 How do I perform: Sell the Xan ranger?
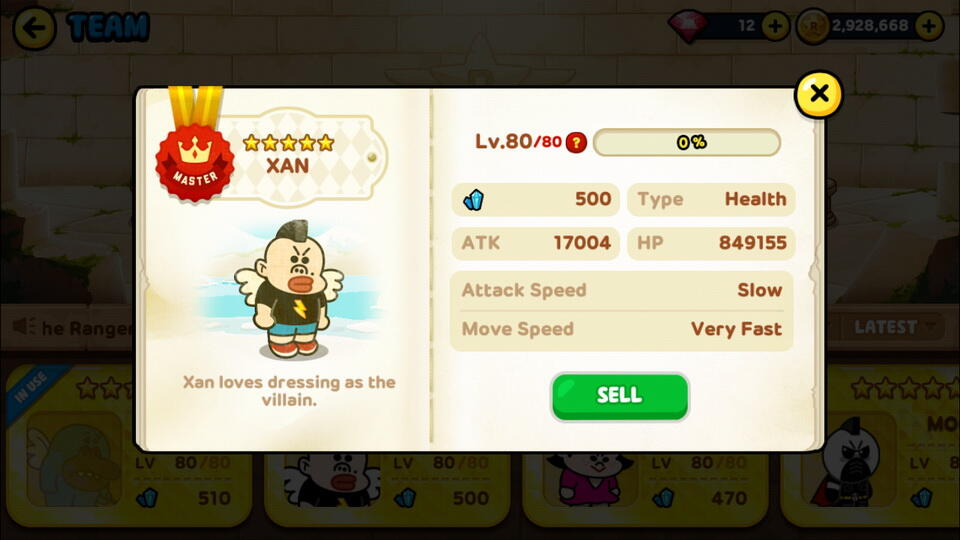click(619, 396)
